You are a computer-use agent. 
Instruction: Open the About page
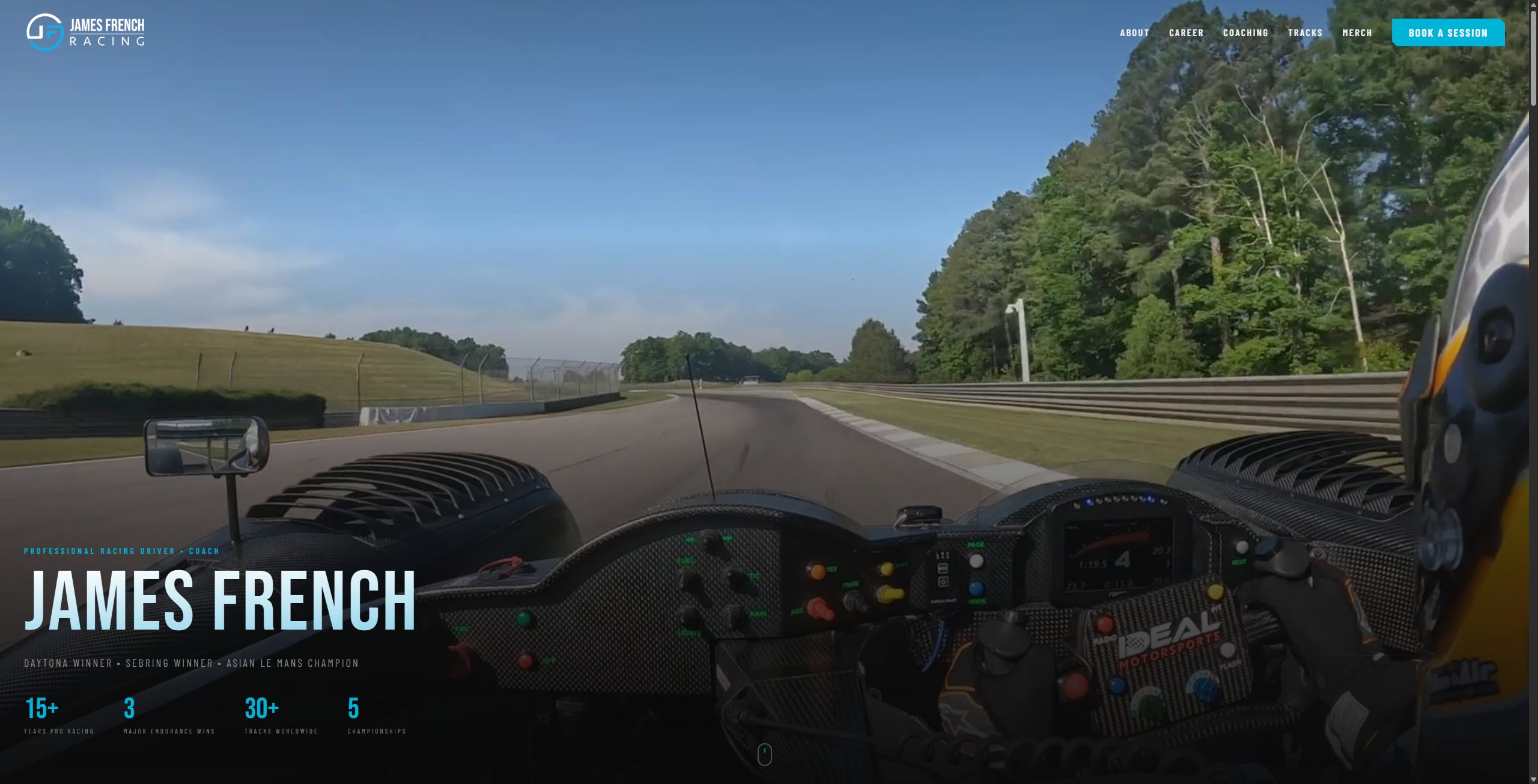[1134, 33]
